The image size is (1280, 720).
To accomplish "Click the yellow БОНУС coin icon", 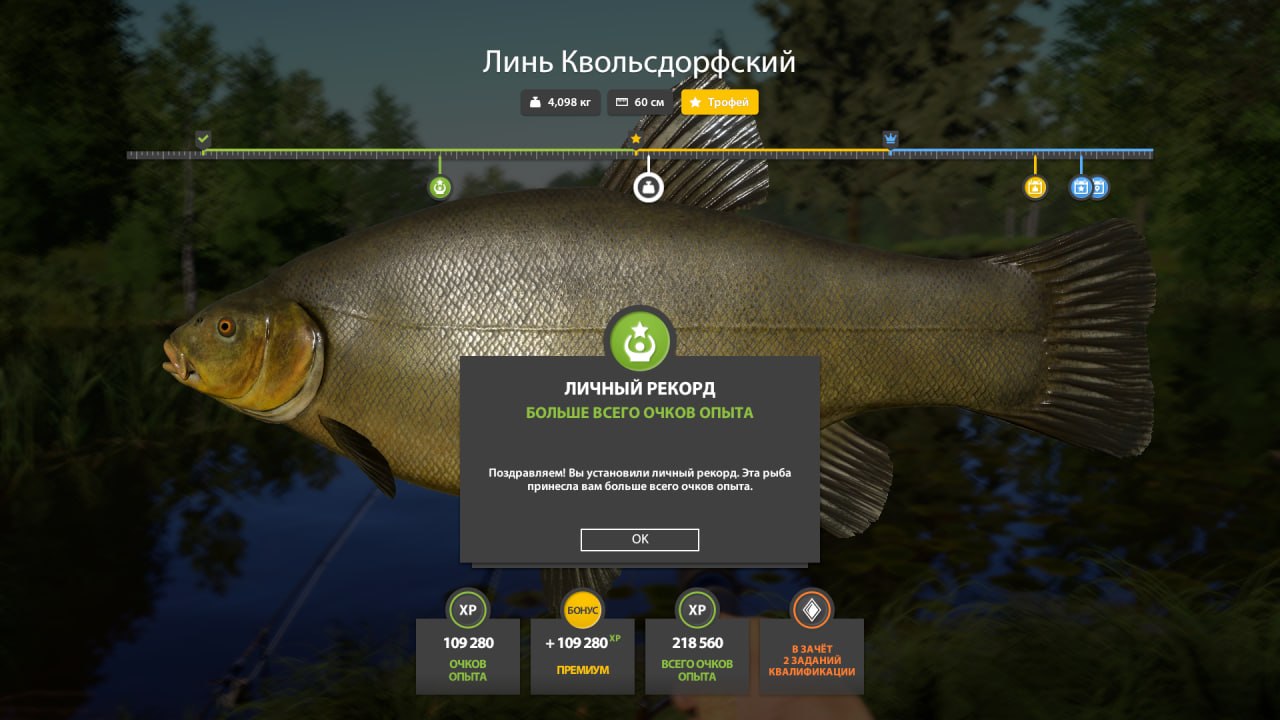I will pos(582,607).
